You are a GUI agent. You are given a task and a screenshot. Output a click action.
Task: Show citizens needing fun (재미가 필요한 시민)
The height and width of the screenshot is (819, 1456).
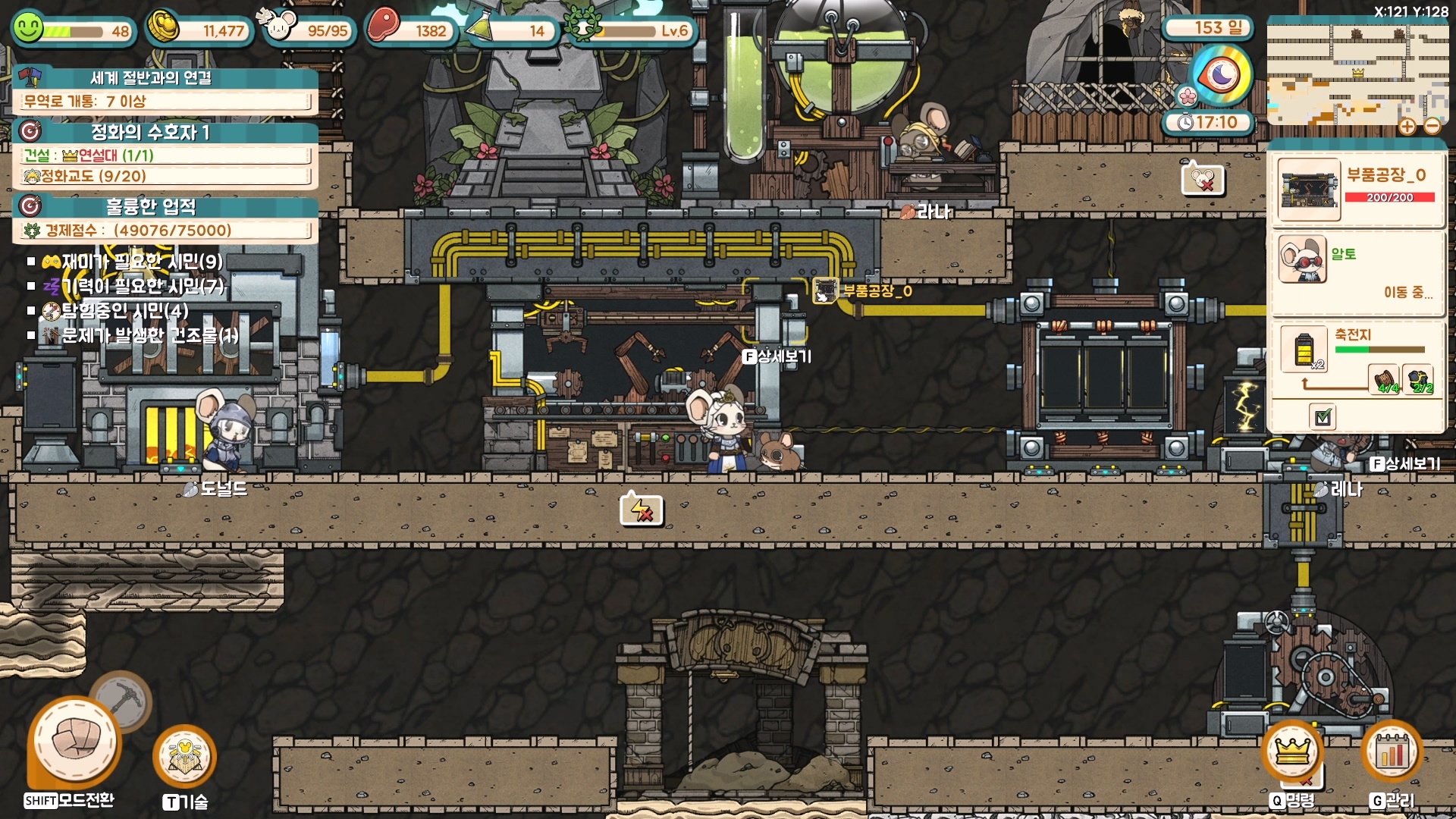(132, 262)
